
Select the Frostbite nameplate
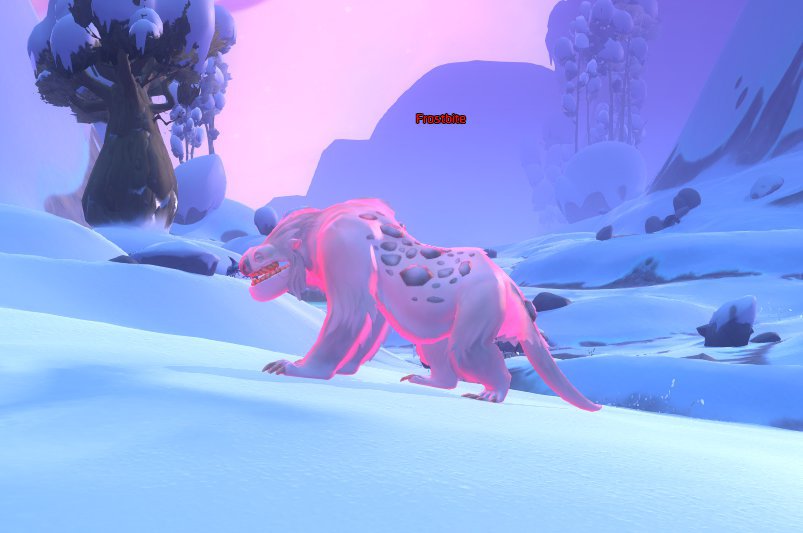point(440,119)
